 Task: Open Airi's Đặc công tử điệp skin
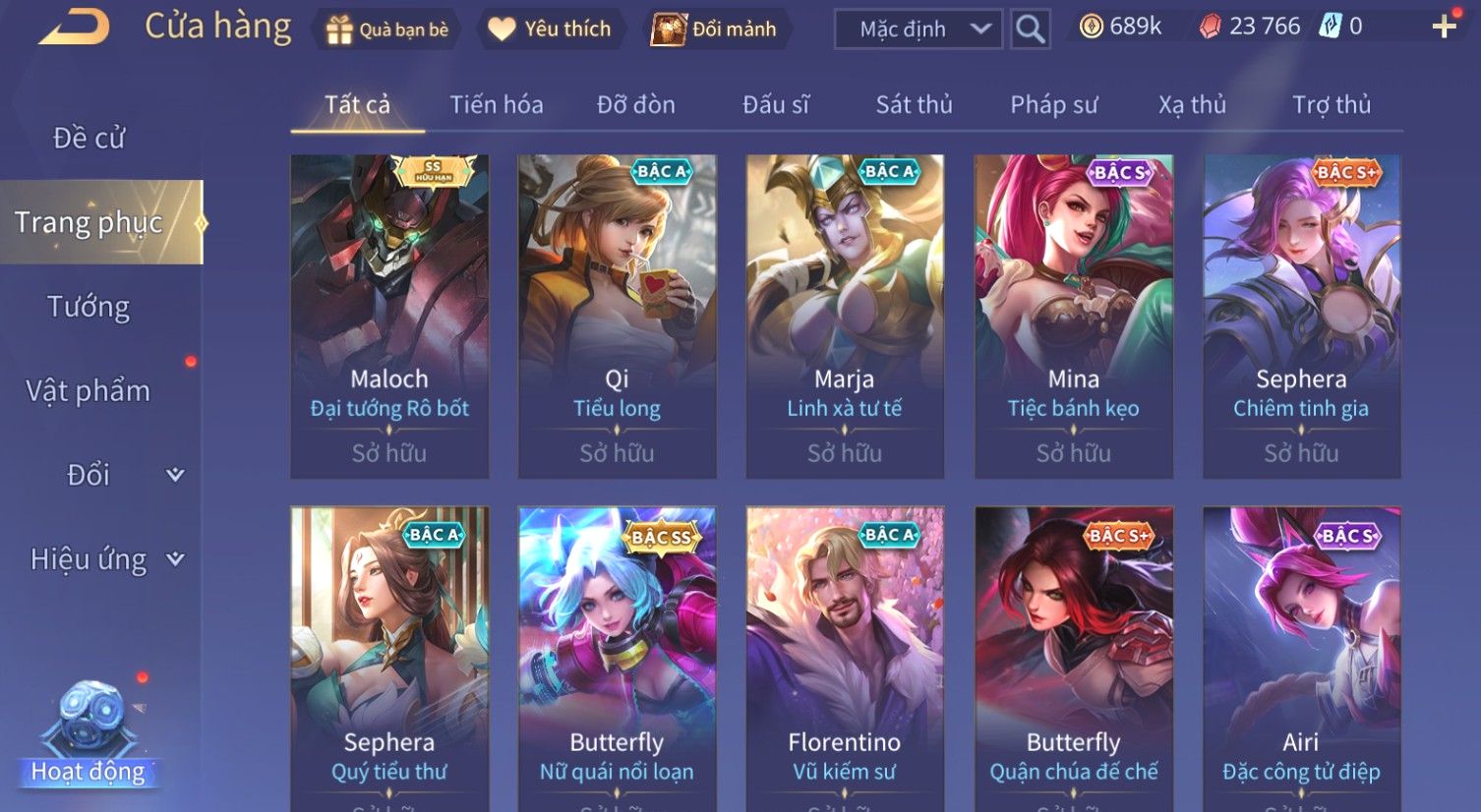coord(1301,659)
